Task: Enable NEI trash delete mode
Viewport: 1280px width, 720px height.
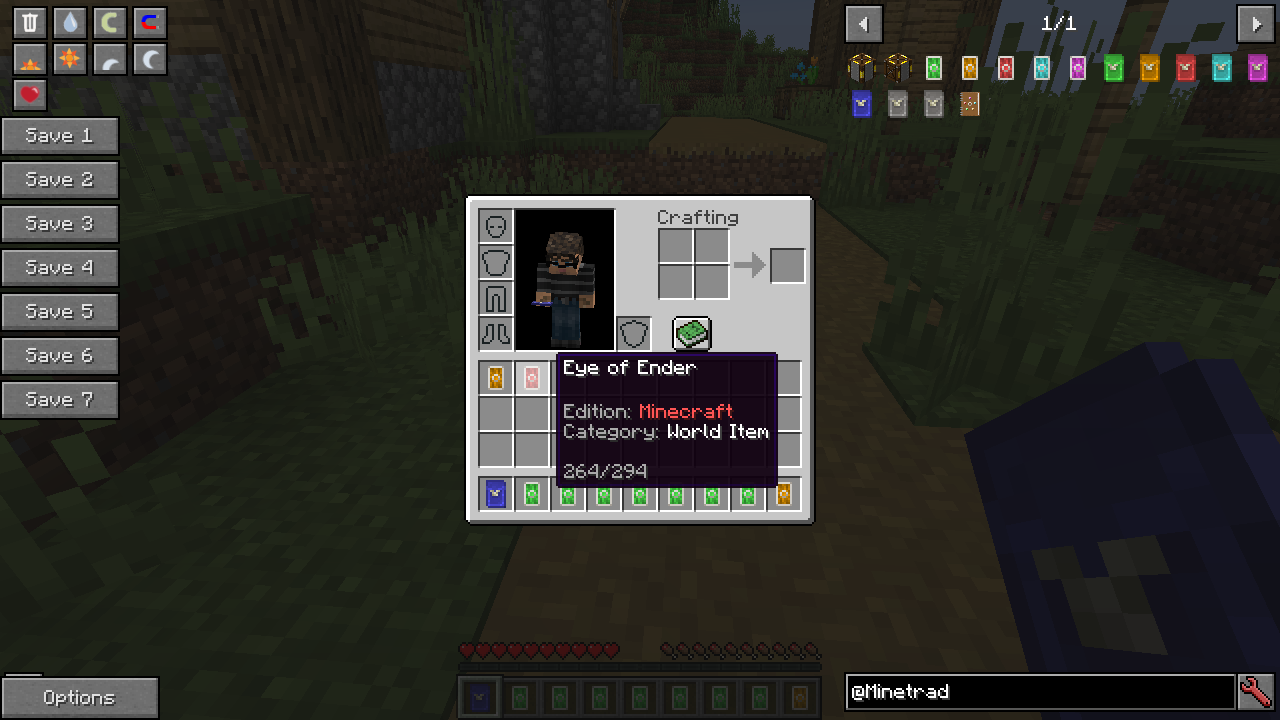Action: point(29,22)
